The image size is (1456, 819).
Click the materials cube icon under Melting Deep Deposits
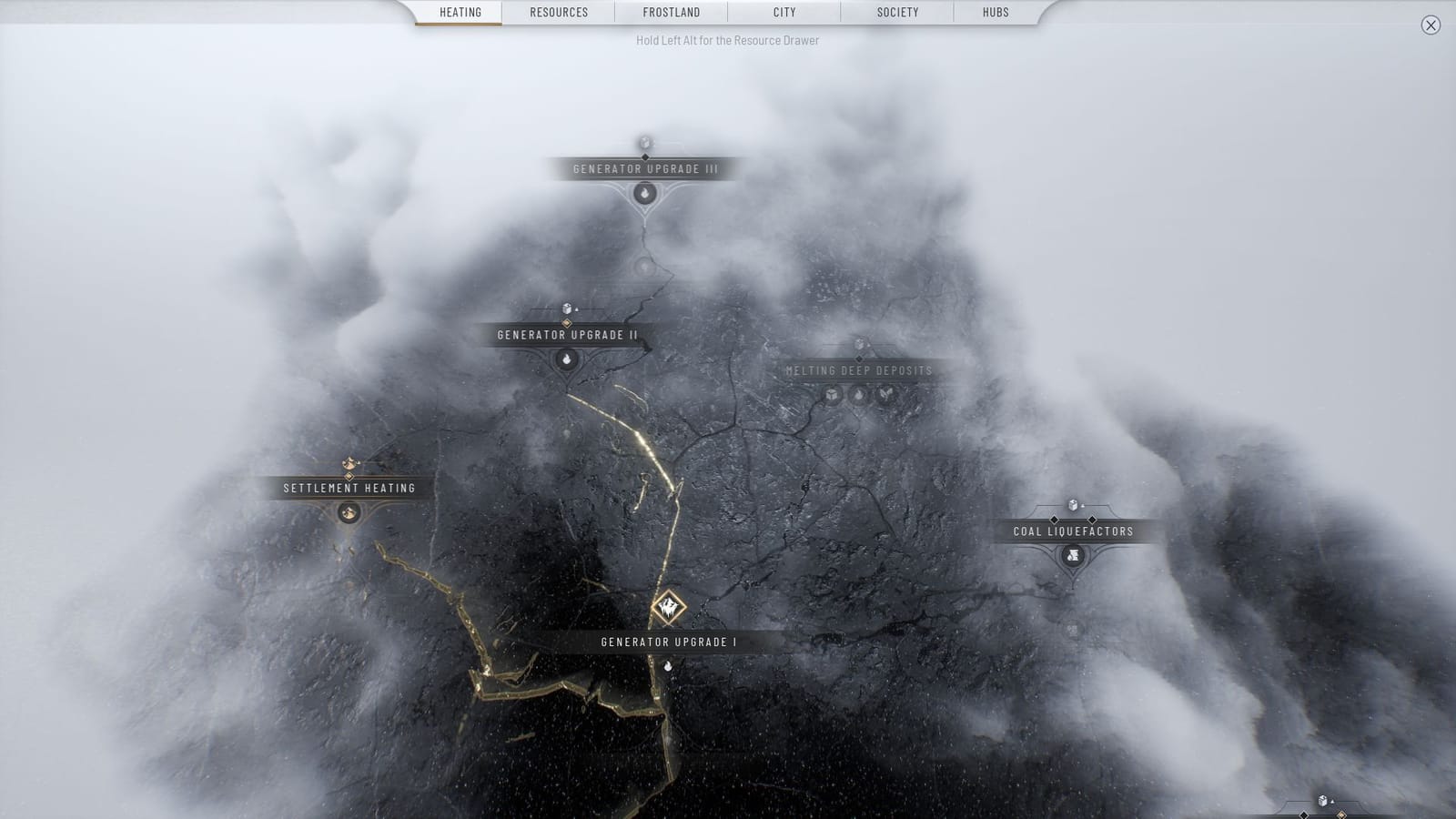pos(831,394)
